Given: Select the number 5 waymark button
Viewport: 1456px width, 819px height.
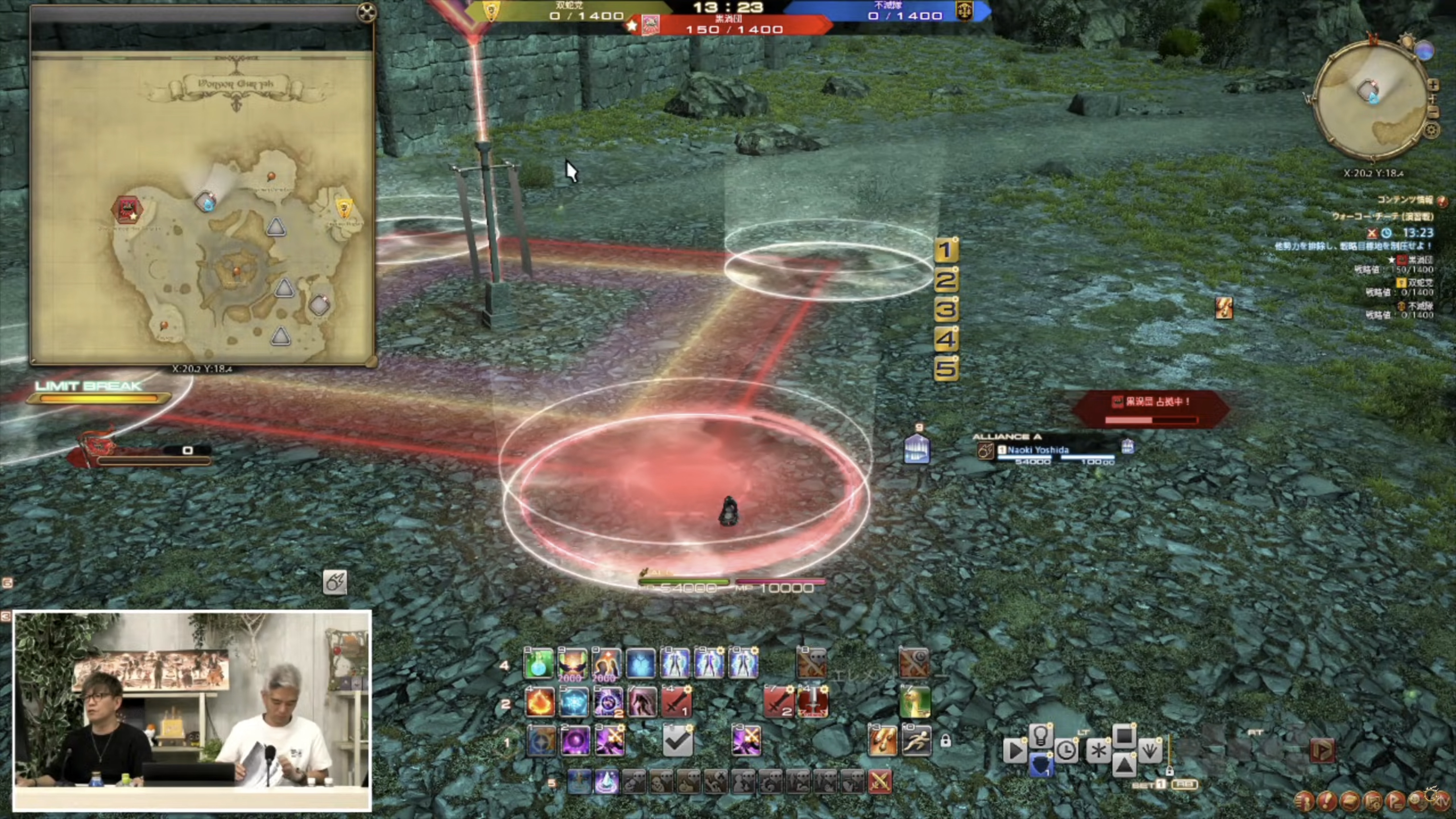Looking at the screenshot, I should (946, 369).
